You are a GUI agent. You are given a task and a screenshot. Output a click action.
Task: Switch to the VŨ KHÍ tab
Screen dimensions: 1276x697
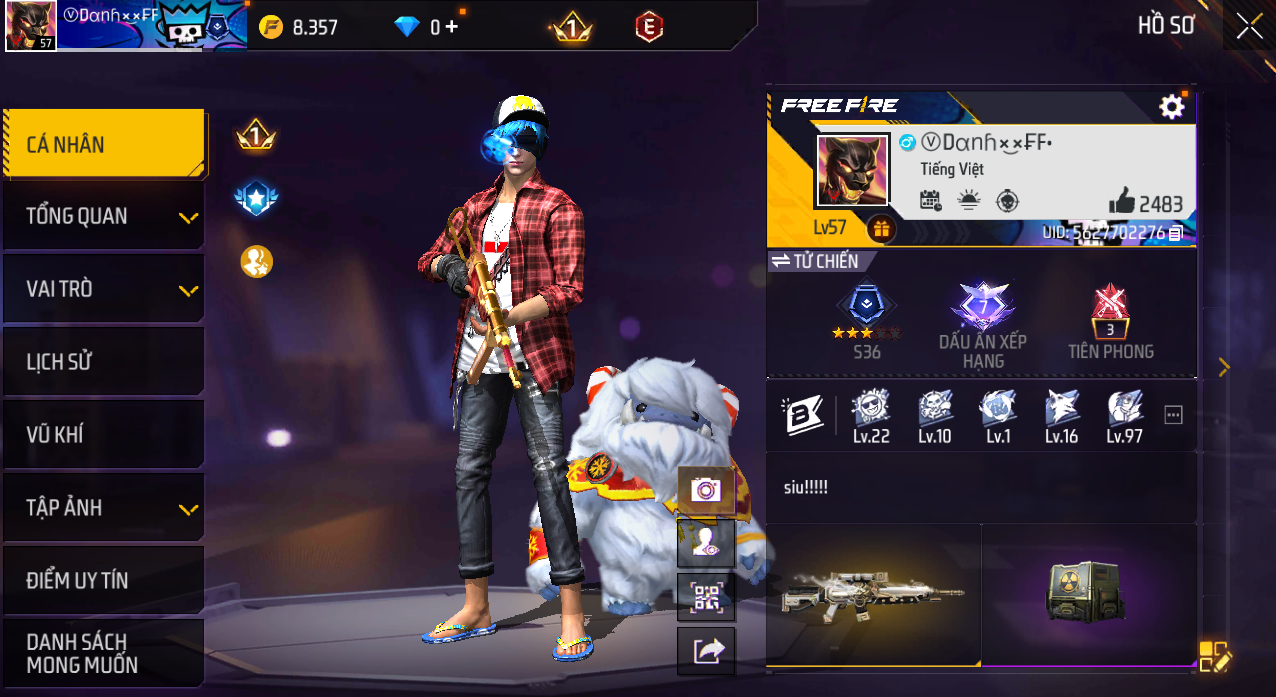(104, 435)
